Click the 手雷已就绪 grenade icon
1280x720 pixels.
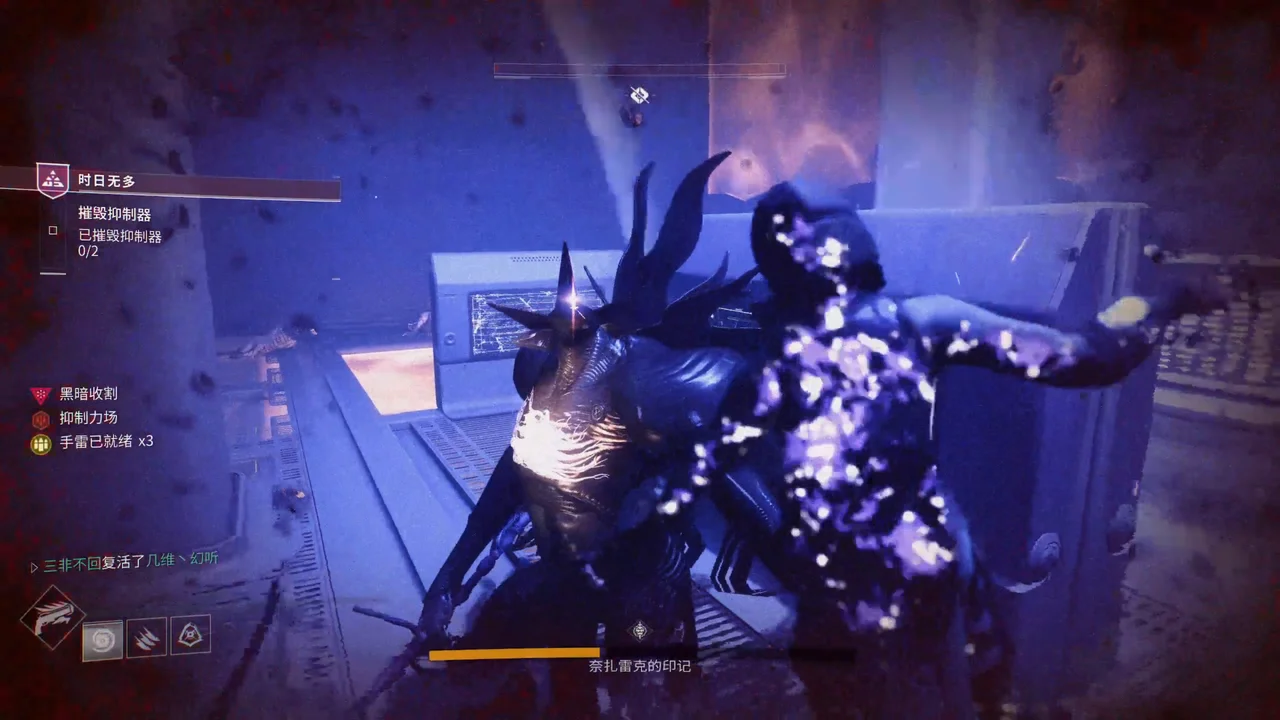(40, 443)
